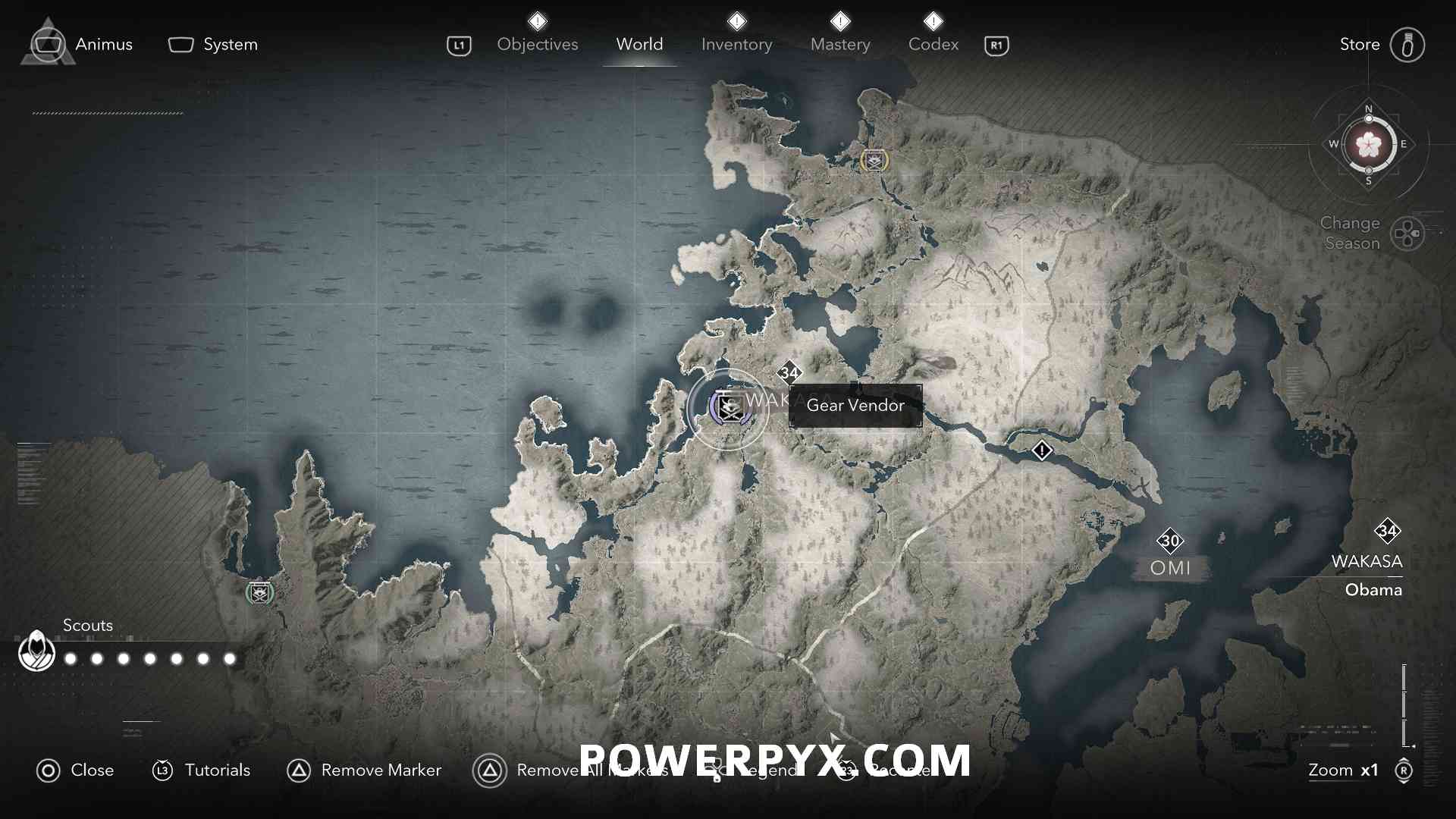Select the yellow-ringed marker on the north coast

click(x=874, y=161)
